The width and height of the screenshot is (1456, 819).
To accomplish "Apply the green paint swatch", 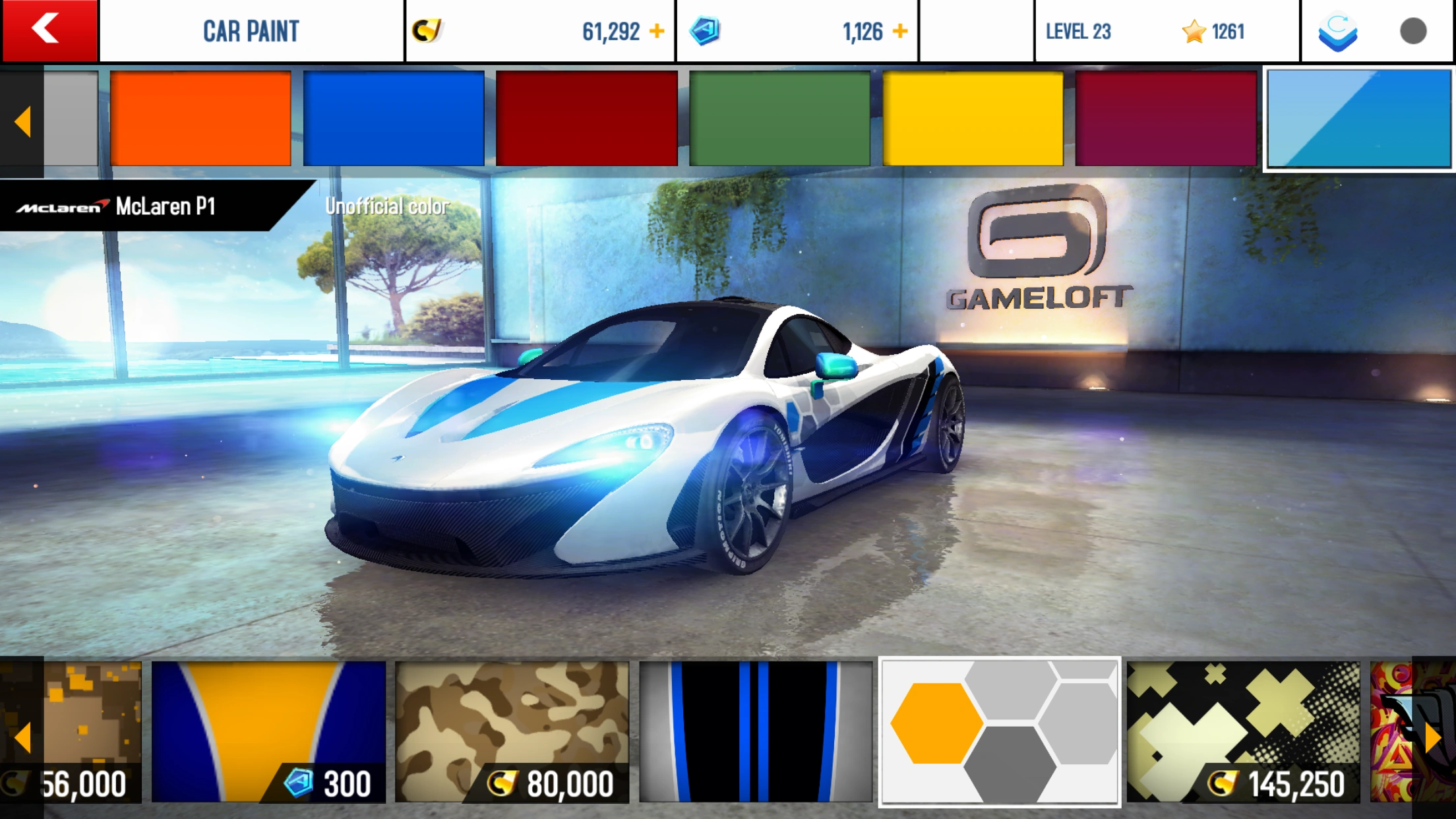I will tap(779, 119).
